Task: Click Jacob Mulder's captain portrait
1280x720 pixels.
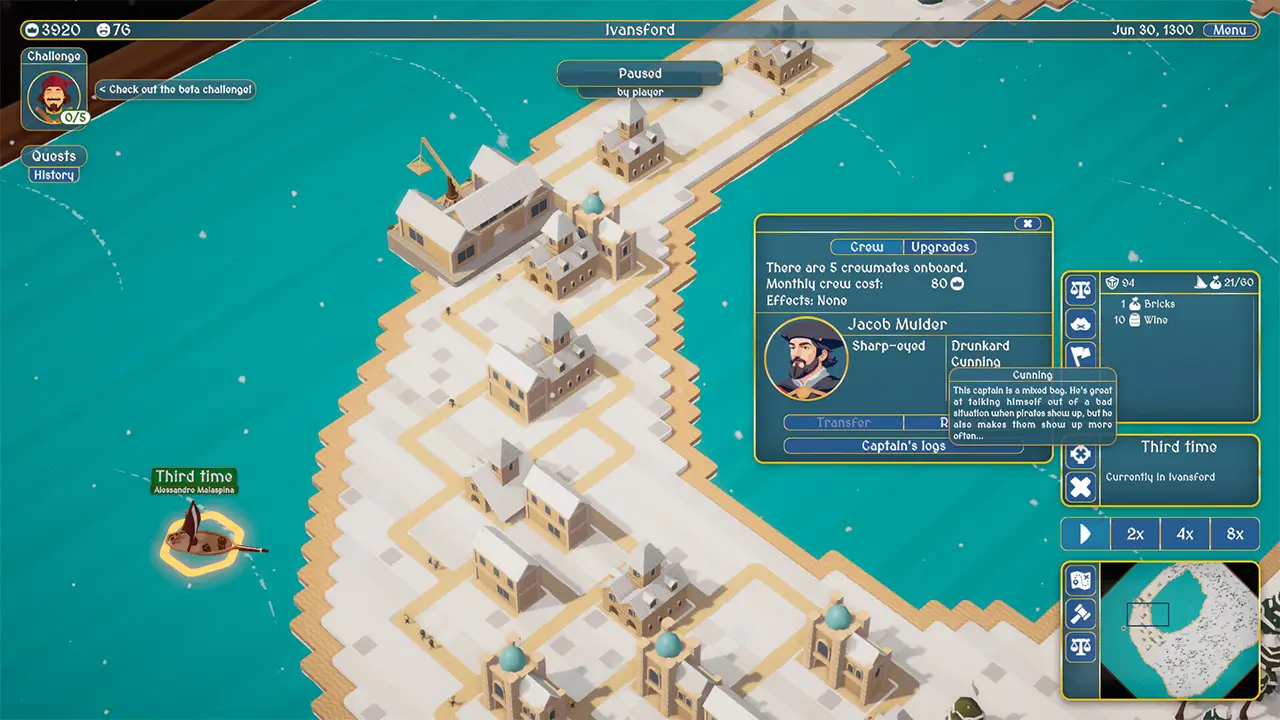Action: coord(806,359)
